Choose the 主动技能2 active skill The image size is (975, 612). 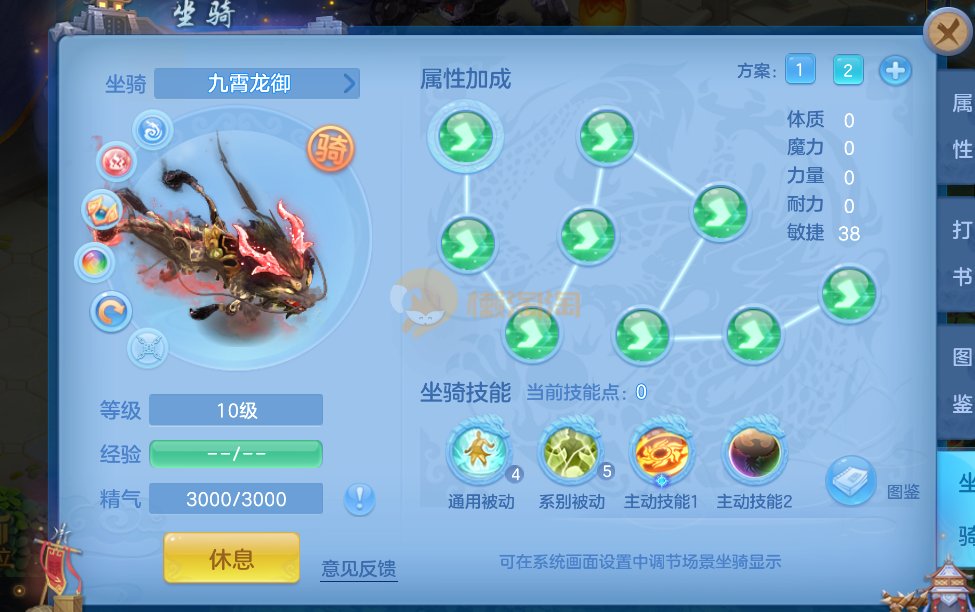pos(753,453)
